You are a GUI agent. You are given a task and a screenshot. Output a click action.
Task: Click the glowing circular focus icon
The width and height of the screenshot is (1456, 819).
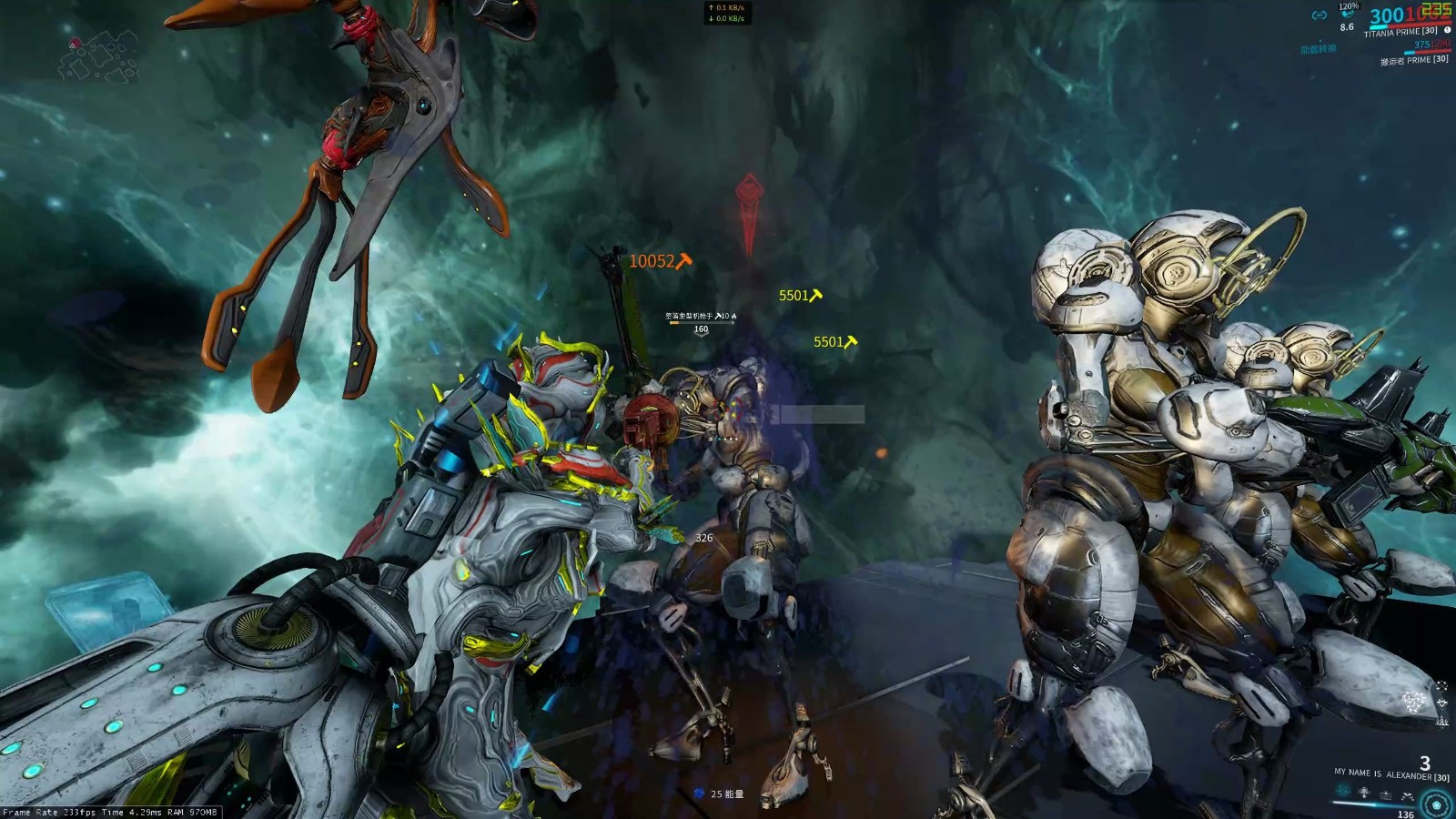[1437, 804]
